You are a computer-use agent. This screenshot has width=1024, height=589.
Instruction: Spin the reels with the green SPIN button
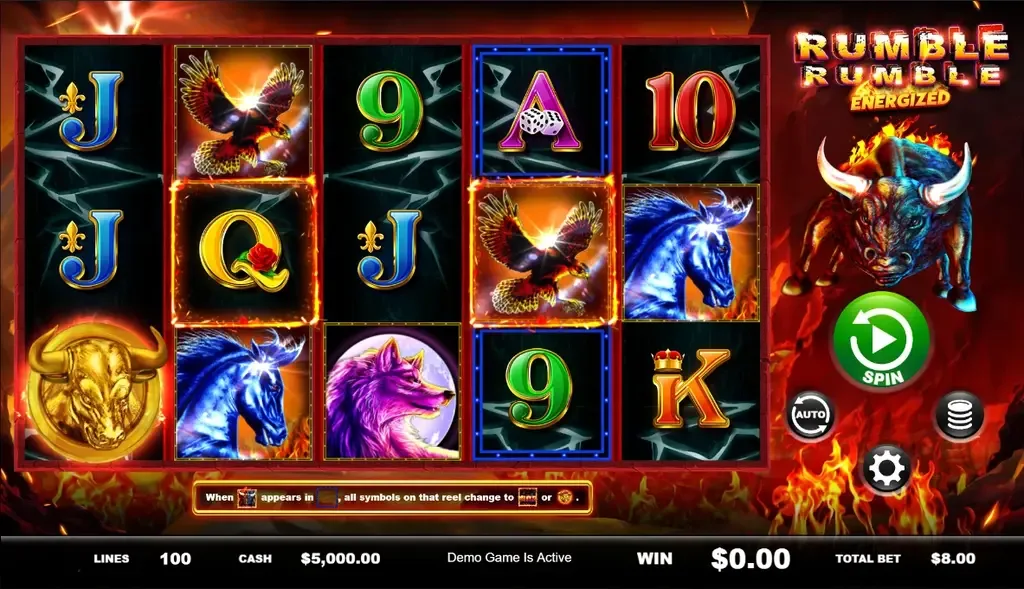(881, 342)
